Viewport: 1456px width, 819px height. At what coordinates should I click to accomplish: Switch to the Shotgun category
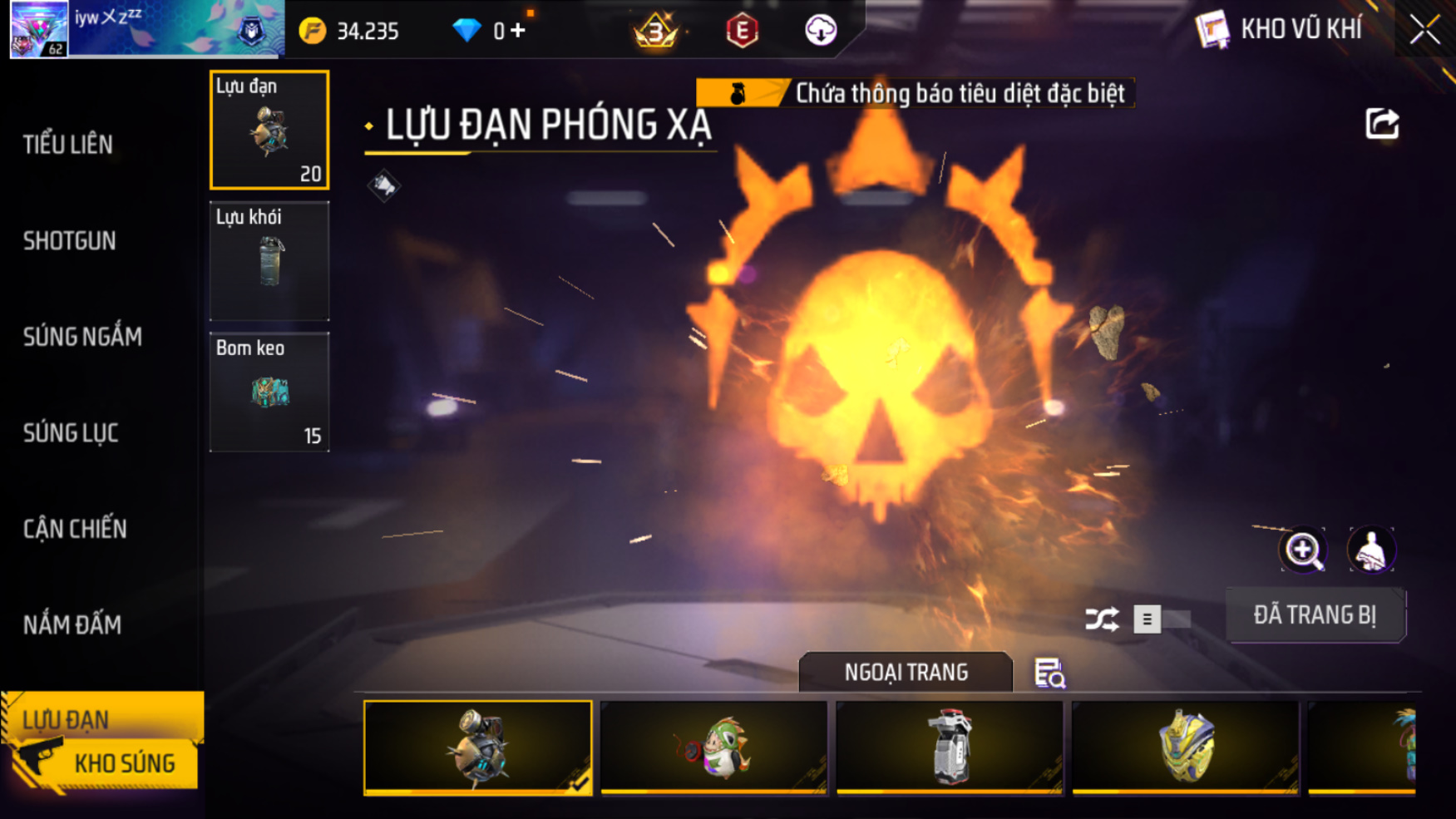(x=70, y=241)
